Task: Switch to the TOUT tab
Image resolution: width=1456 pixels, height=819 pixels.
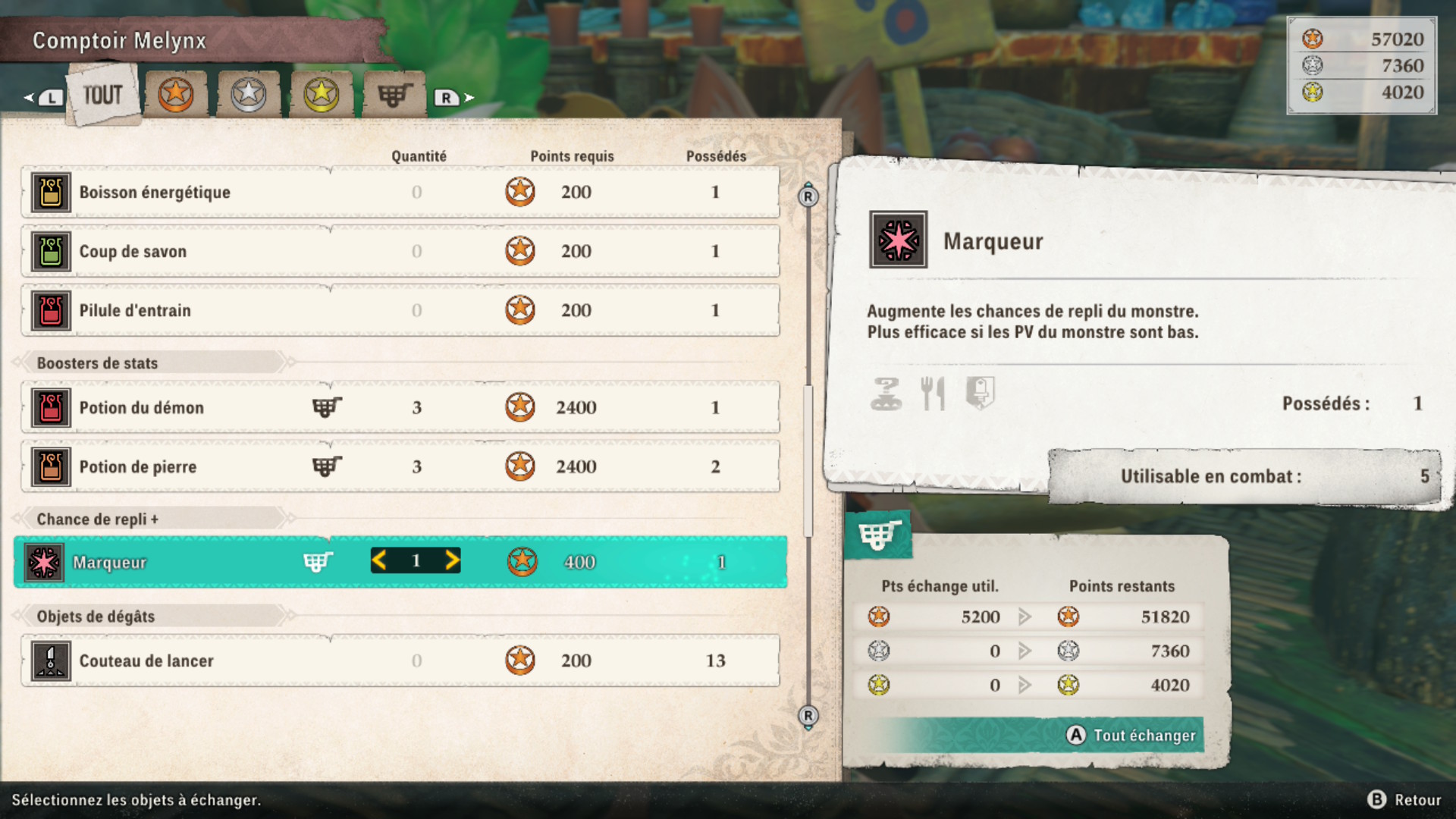Action: pyautogui.click(x=103, y=96)
